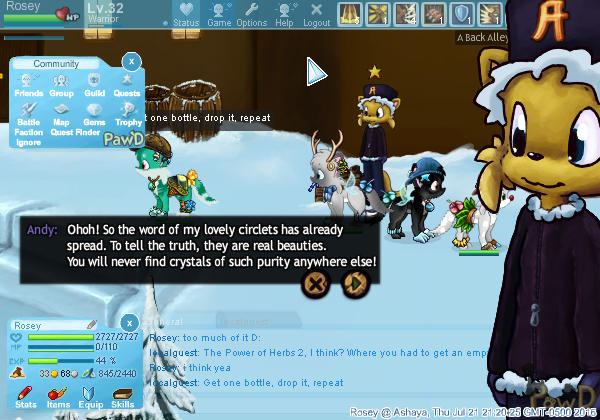This screenshot has width=600, height=420.
Task: Open the Game menu
Action: 219,13
